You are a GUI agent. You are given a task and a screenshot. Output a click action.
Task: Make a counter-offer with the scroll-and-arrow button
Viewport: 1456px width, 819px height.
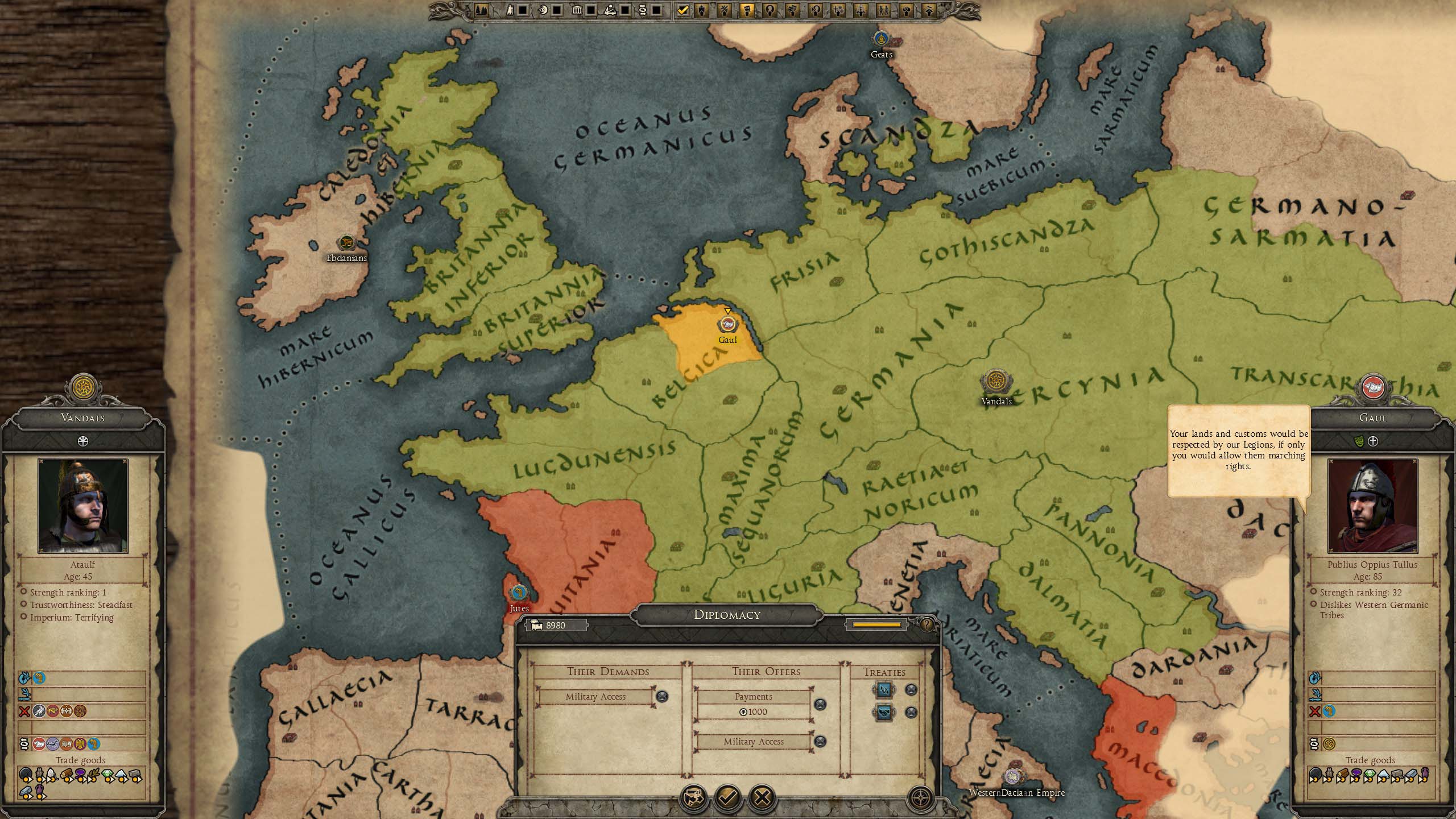[x=694, y=798]
